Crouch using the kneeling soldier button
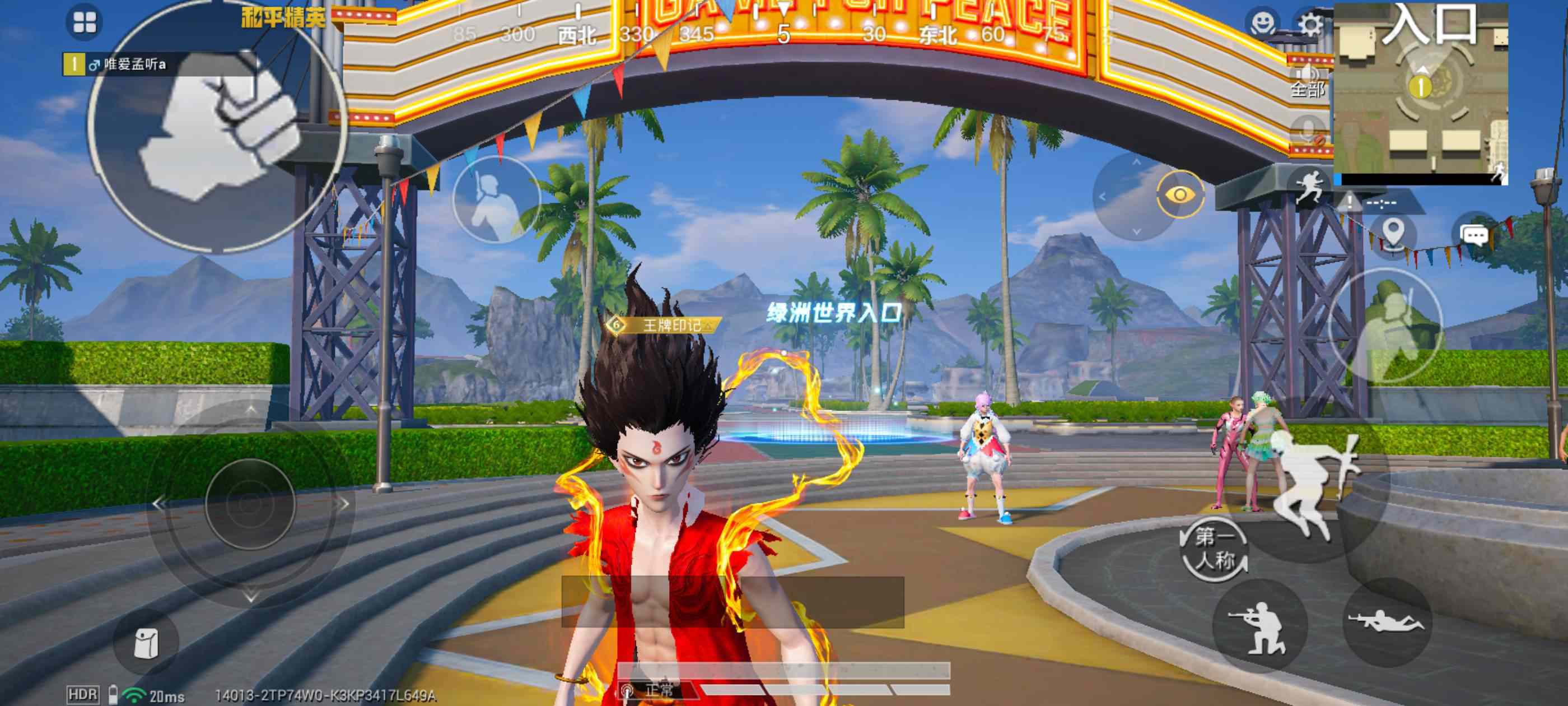1568x706 pixels. click(x=1259, y=626)
